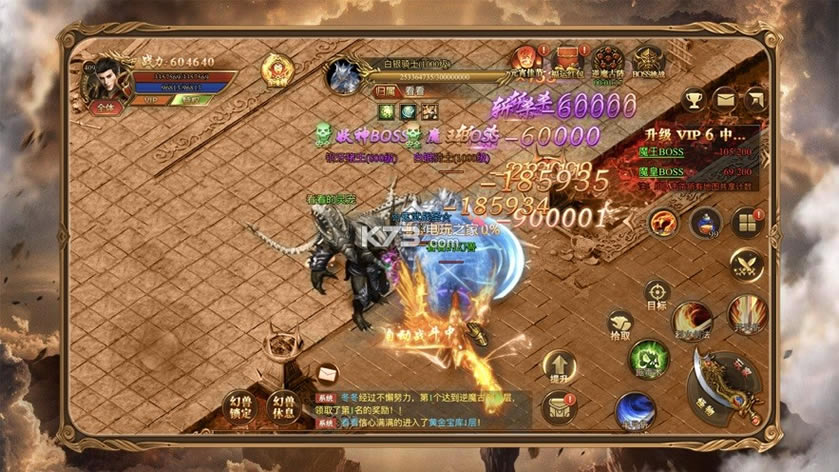Viewport: 839px width, 472px height.
Task: Open the 幸运红包 red envelope chest
Action: [566, 62]
